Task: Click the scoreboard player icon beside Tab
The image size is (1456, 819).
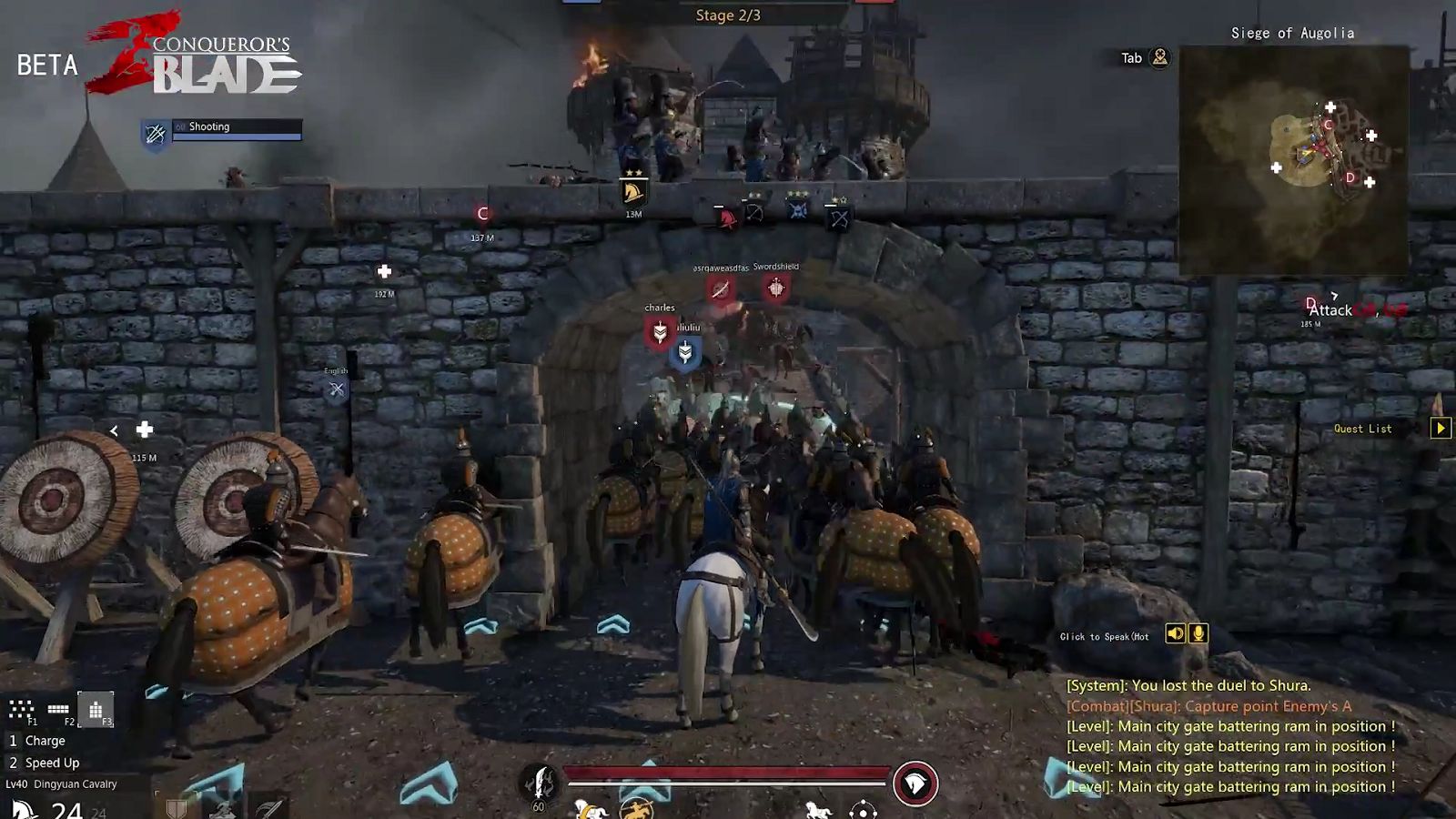Action: click(1159, 57)
